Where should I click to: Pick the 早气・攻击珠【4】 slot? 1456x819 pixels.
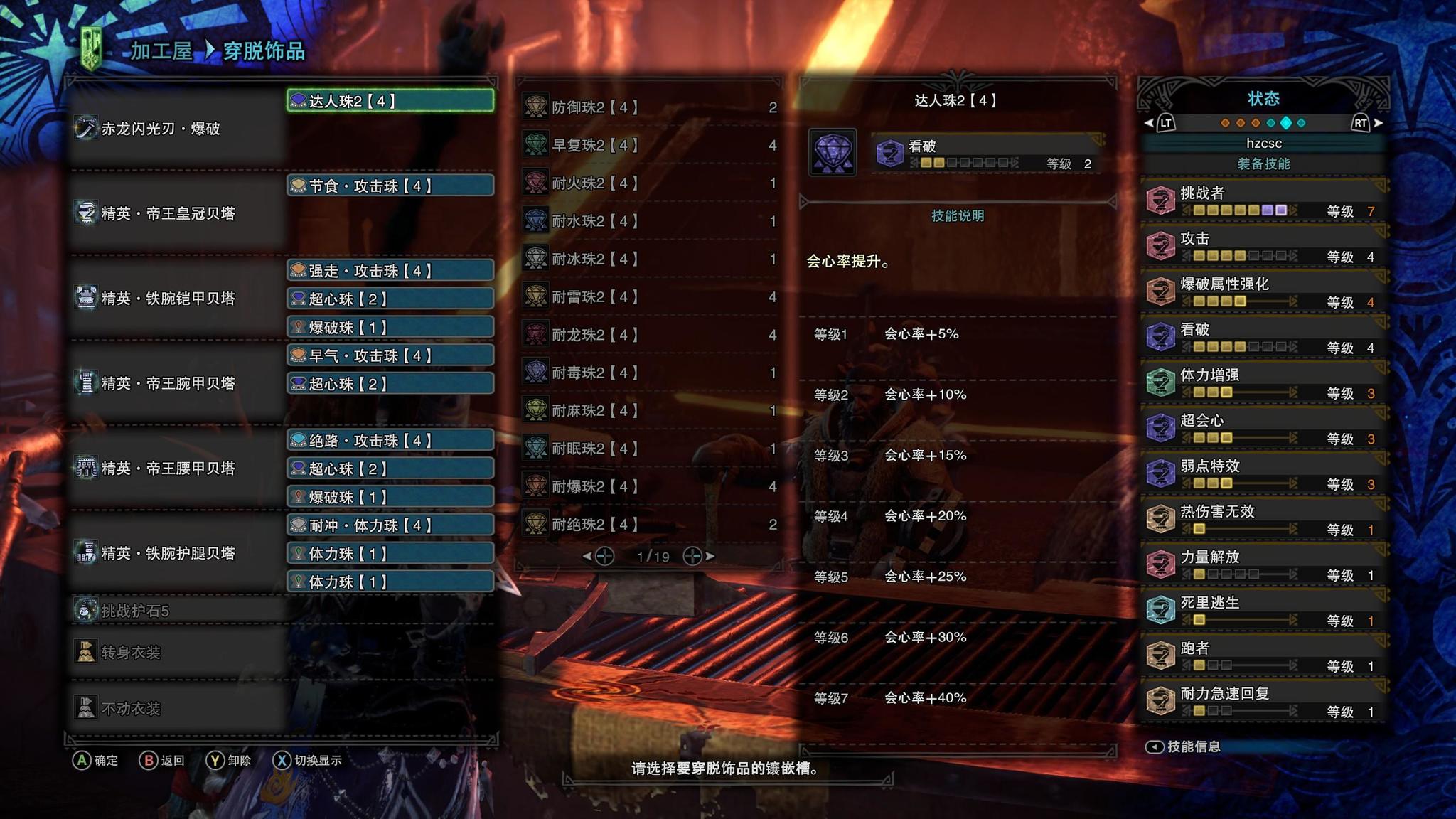390,355
